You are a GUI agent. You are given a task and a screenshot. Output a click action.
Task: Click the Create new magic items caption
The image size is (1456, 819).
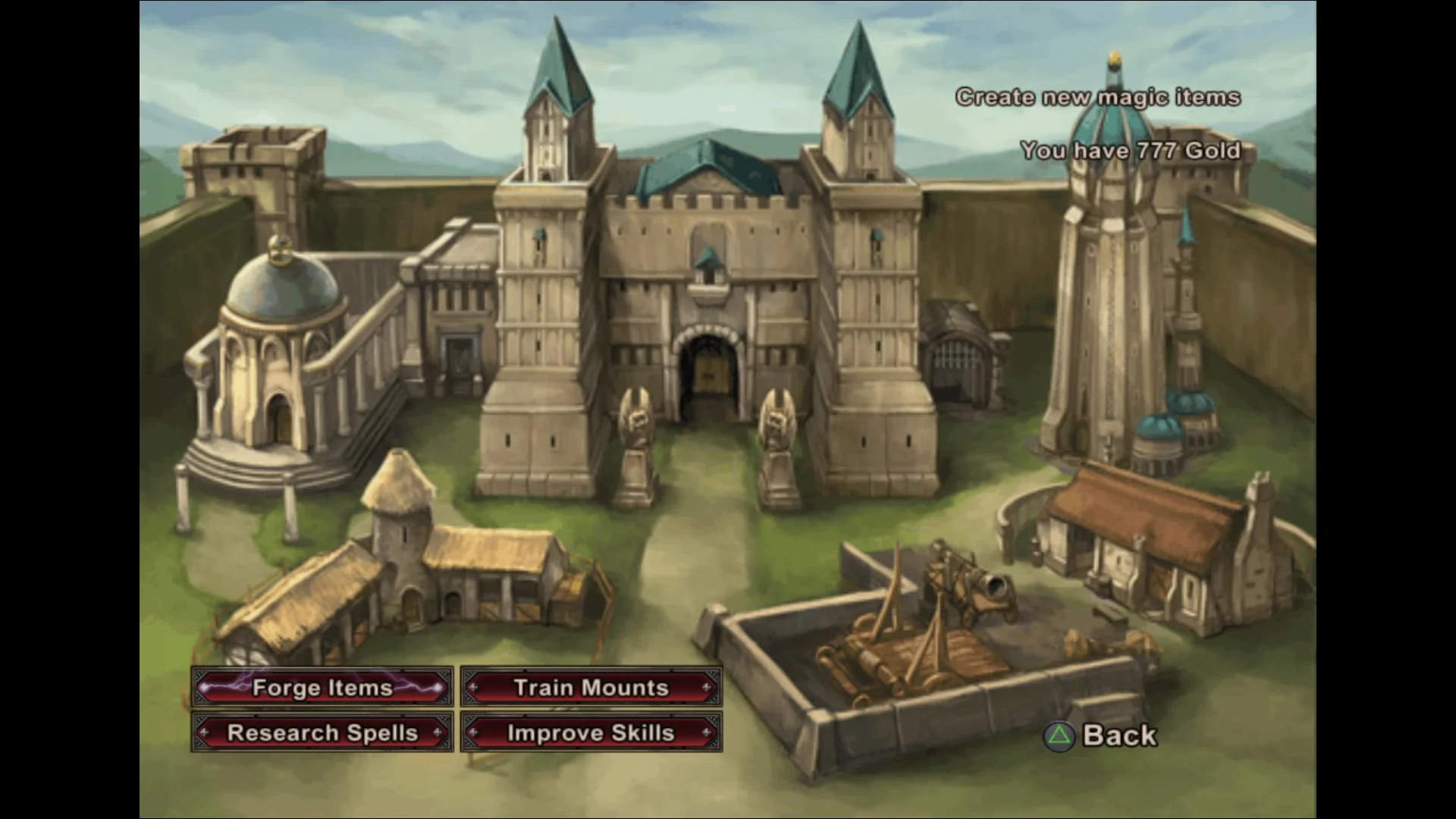pos(1100,97)
